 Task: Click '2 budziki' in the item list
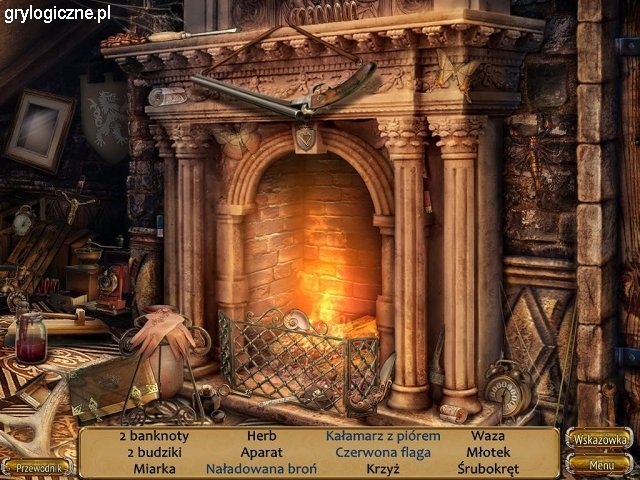[153, 452]
